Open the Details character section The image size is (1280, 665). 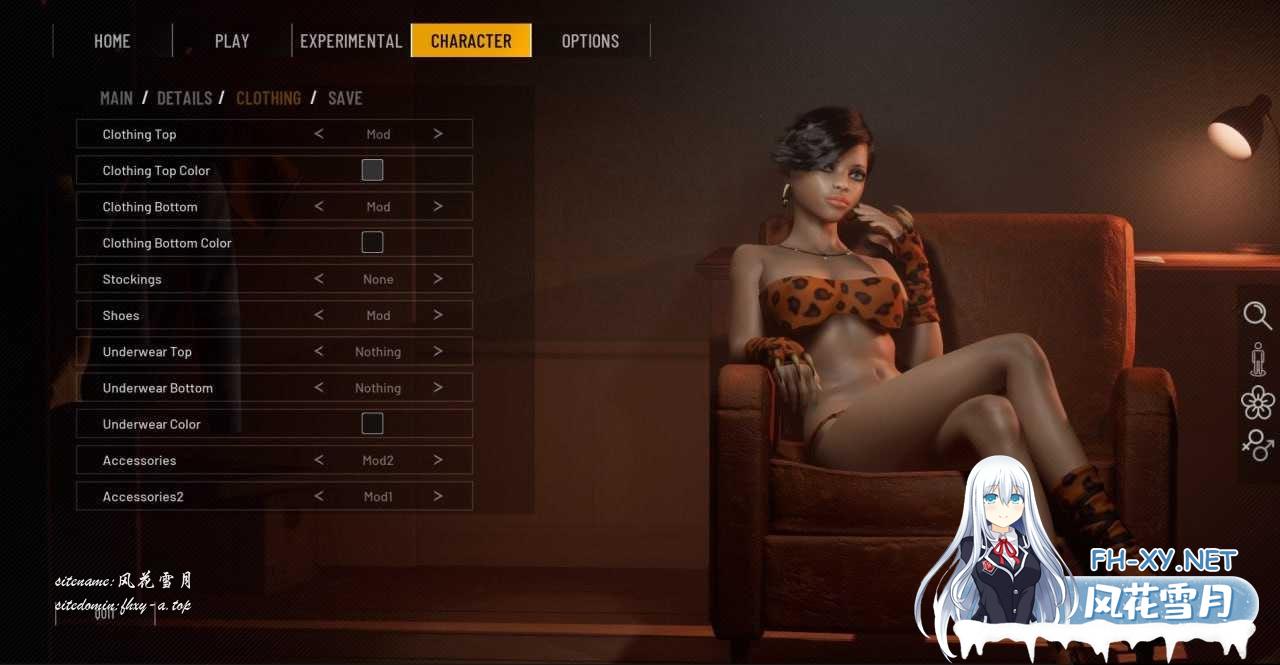[184, 98]
